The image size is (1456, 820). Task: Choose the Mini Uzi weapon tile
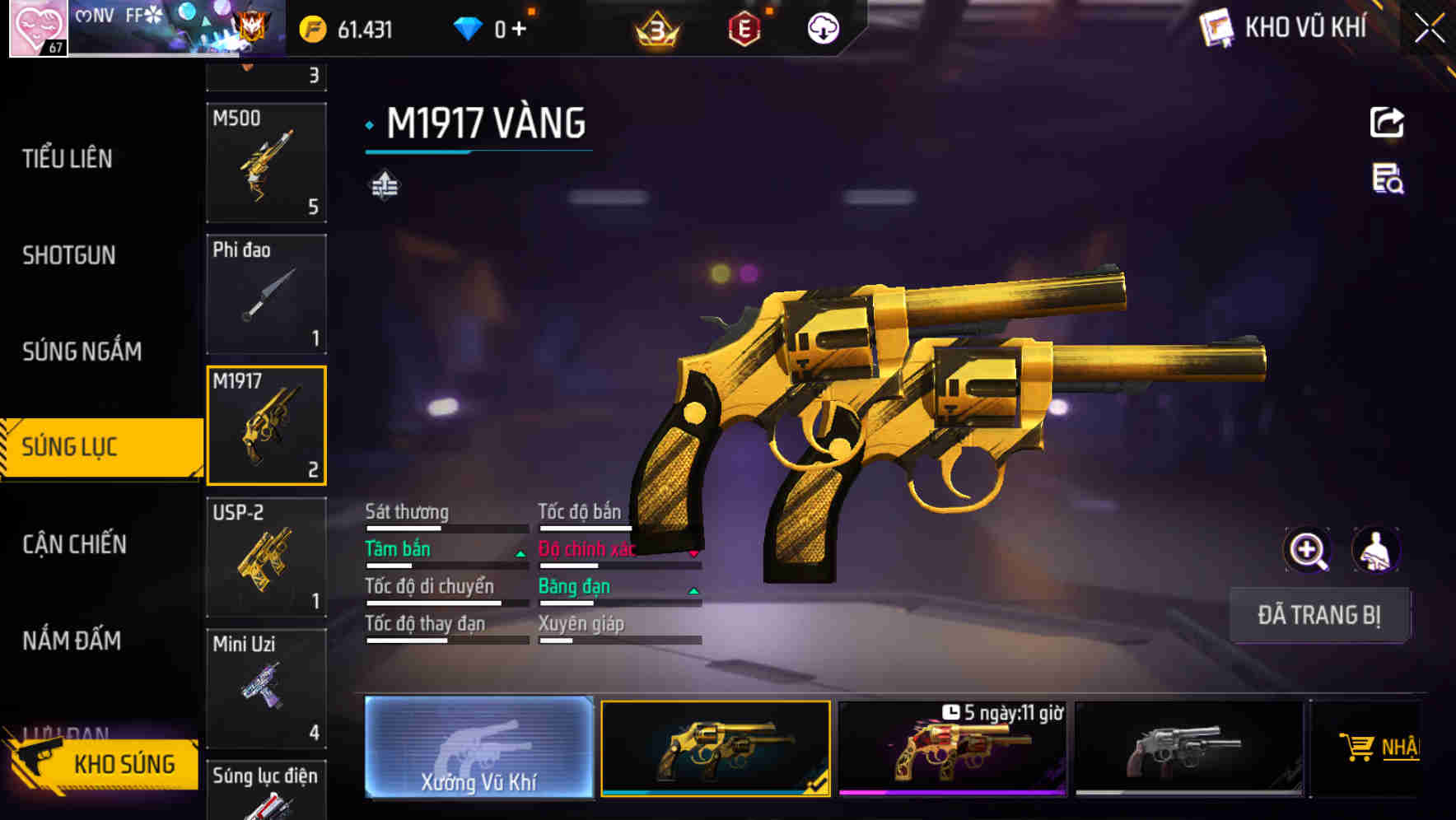coord(266,688)
